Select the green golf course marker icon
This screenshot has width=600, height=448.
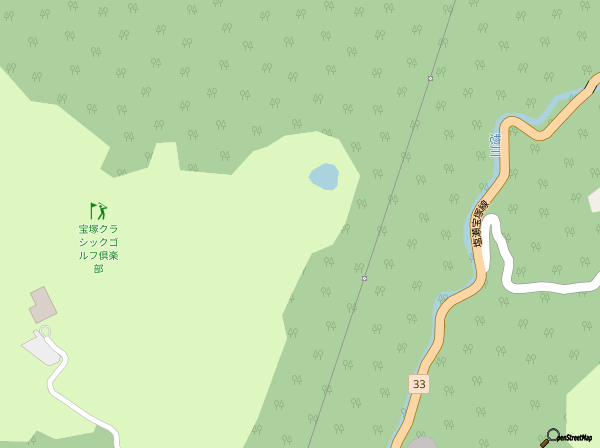[x=97, y=211]
